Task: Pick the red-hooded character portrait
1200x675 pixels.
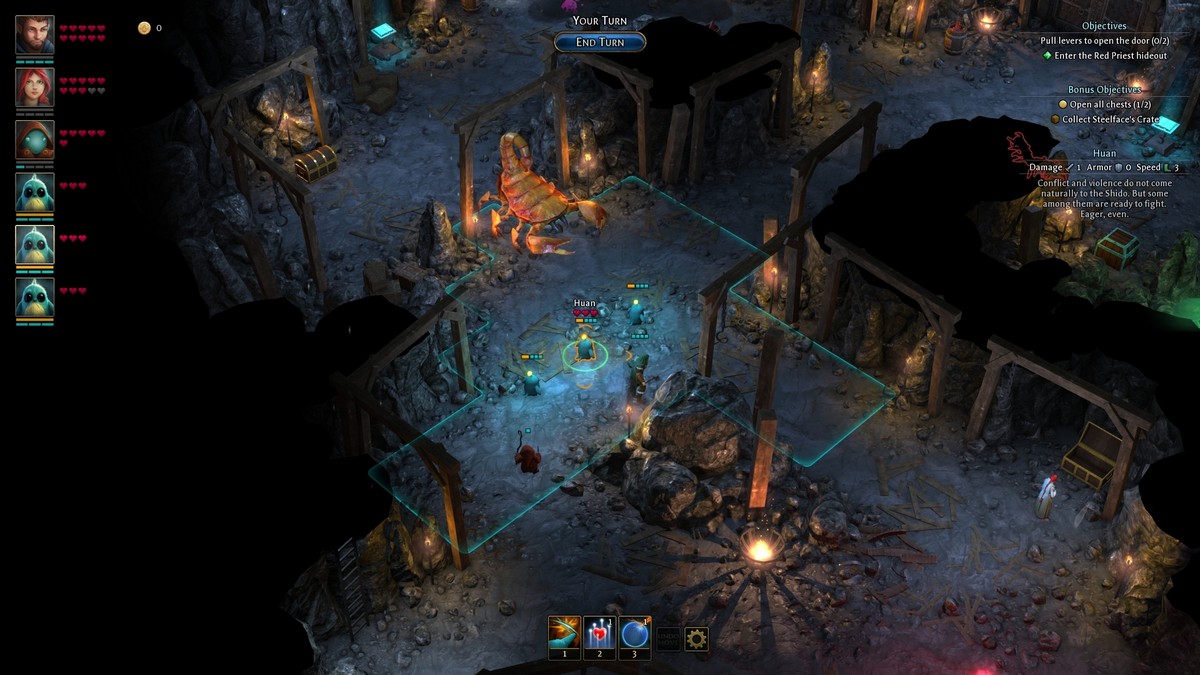Action: pos(35,140)
